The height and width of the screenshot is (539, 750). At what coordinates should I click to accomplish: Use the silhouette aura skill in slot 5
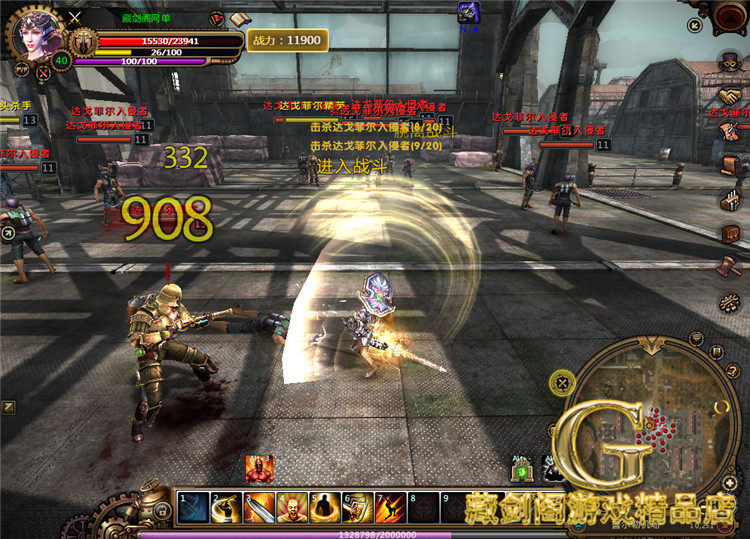point(324,508)
